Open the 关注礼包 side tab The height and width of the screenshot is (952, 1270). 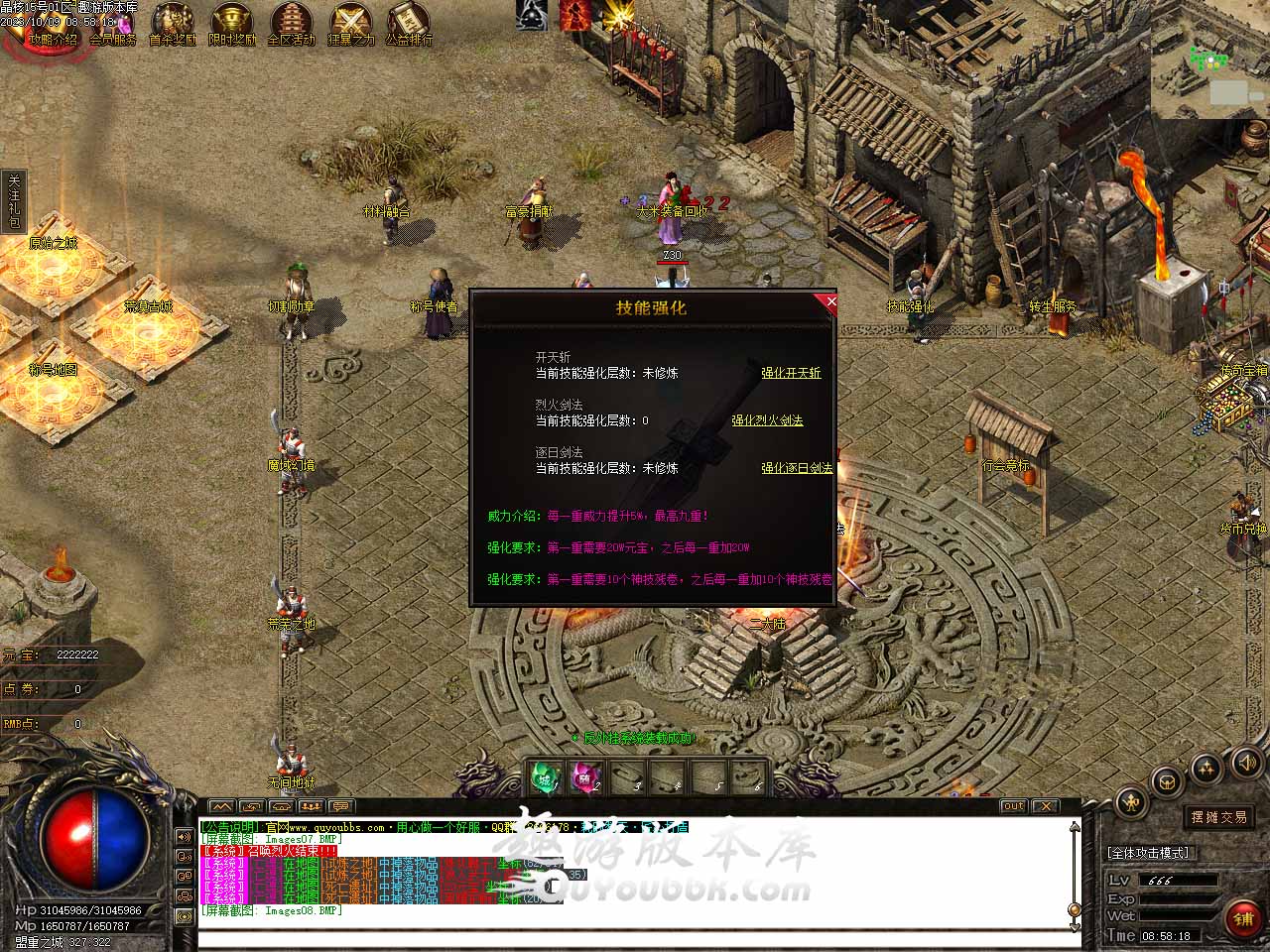(x=14, y=201)
